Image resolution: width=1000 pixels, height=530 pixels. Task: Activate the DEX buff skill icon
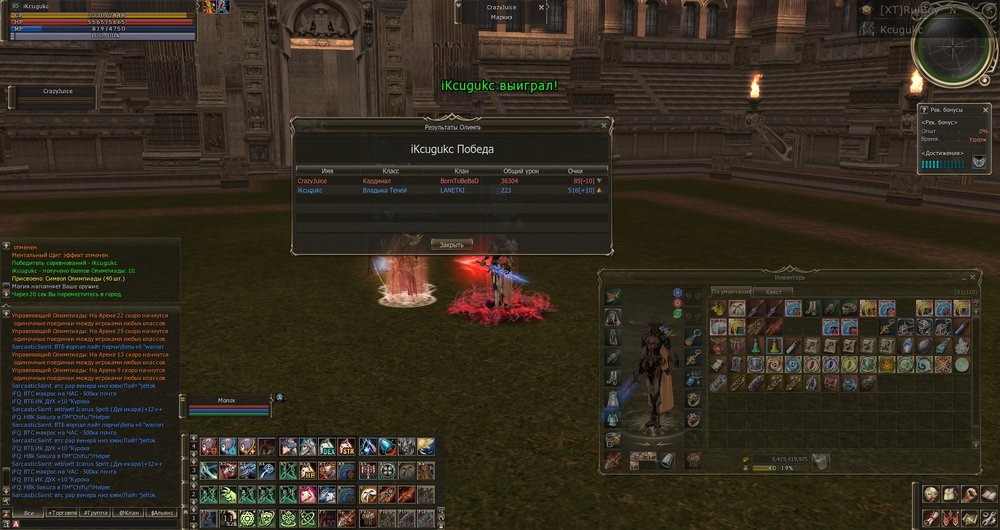pyautogui.click(x=327, y=446)
